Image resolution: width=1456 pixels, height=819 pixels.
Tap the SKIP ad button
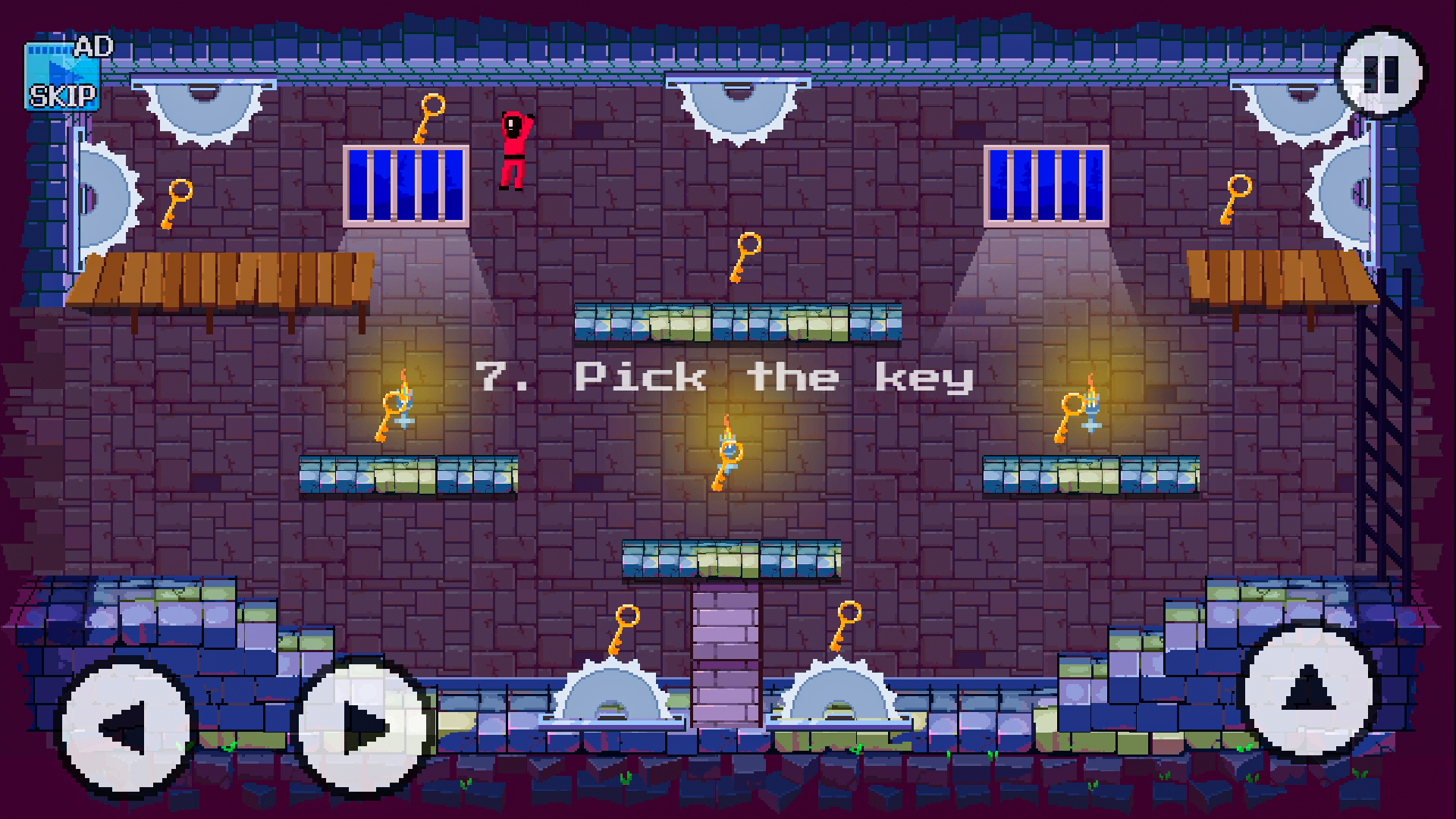click(x=63, y=97)
